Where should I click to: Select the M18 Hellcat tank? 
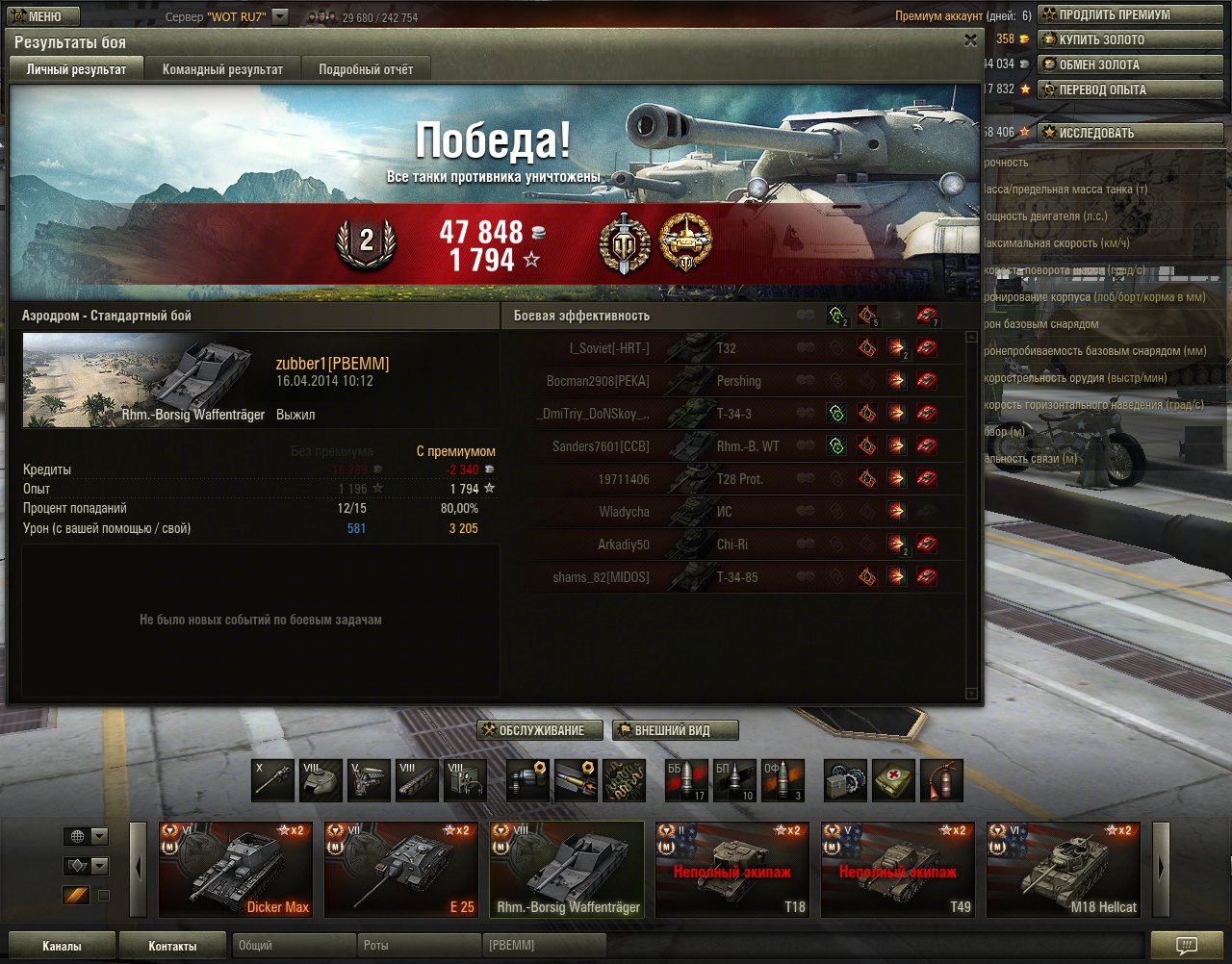pos(1064,869)
